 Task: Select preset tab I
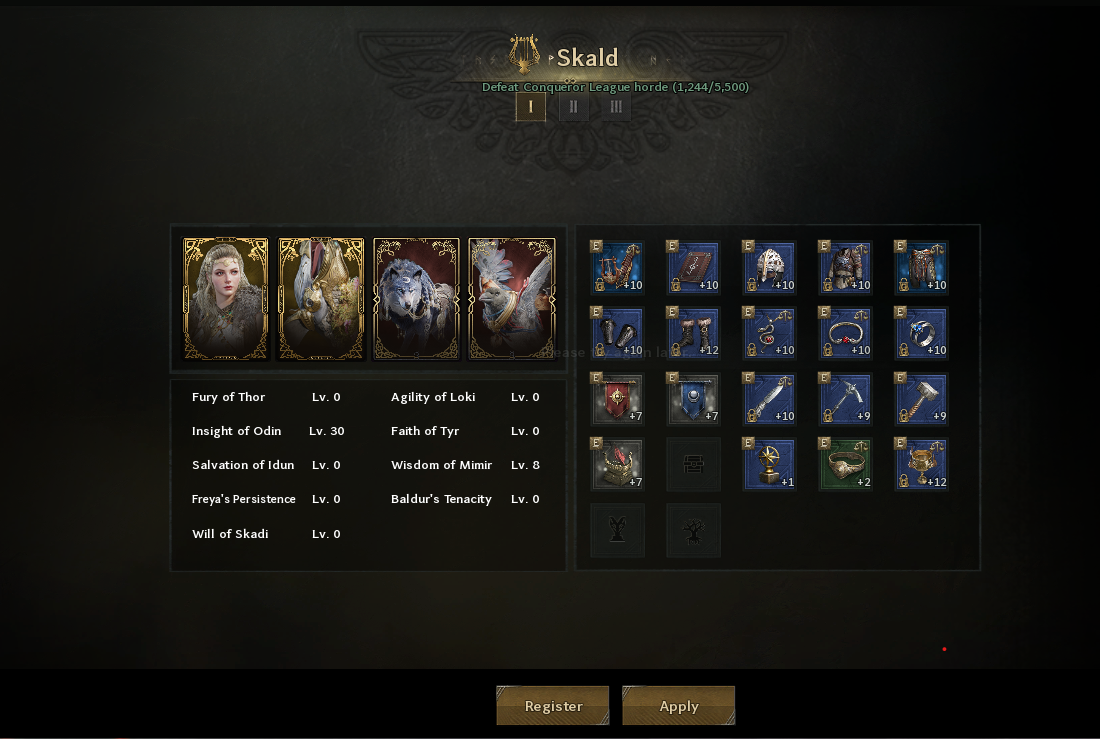coord(531,107)
